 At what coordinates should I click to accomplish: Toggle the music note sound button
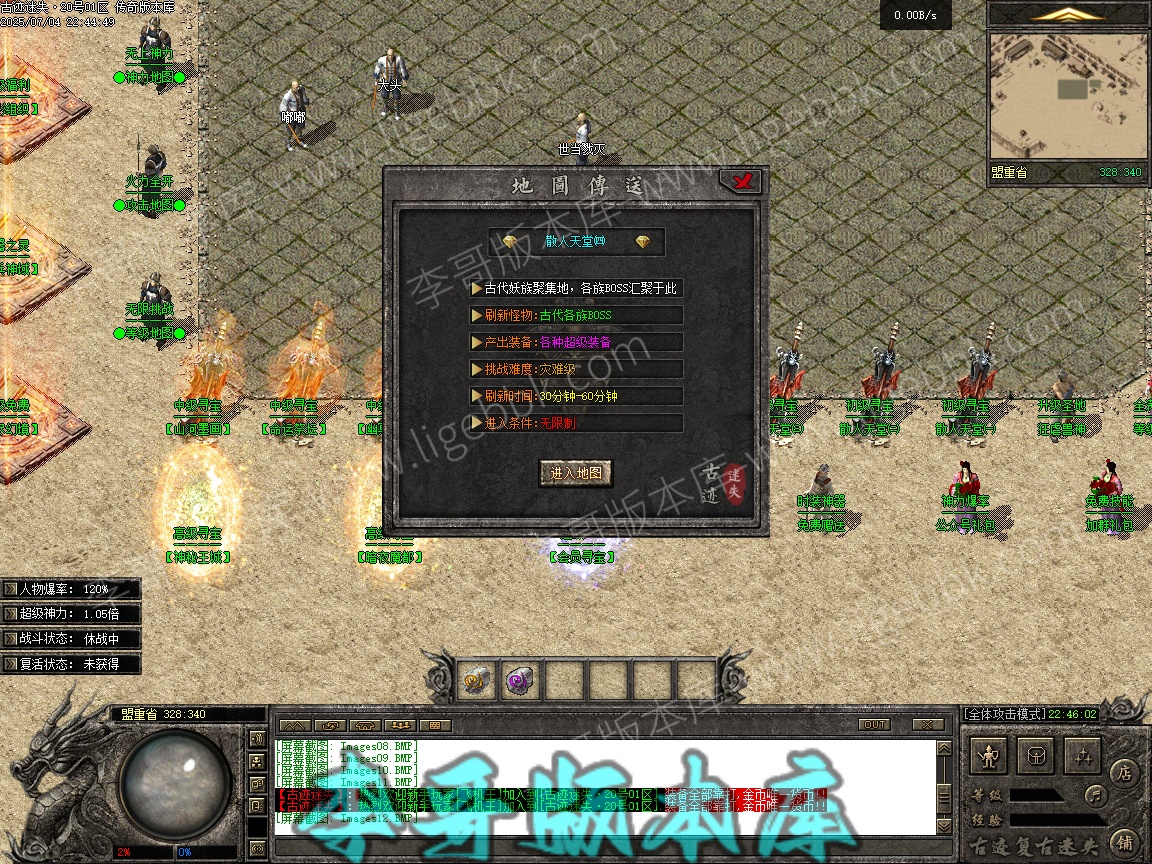[1096, 796]
